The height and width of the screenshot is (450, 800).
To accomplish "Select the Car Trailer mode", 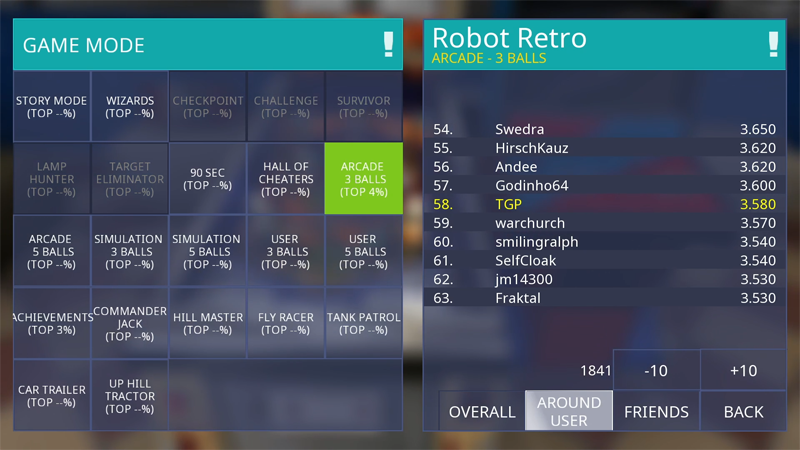I will pyautogui.click(x=52, y=396).
